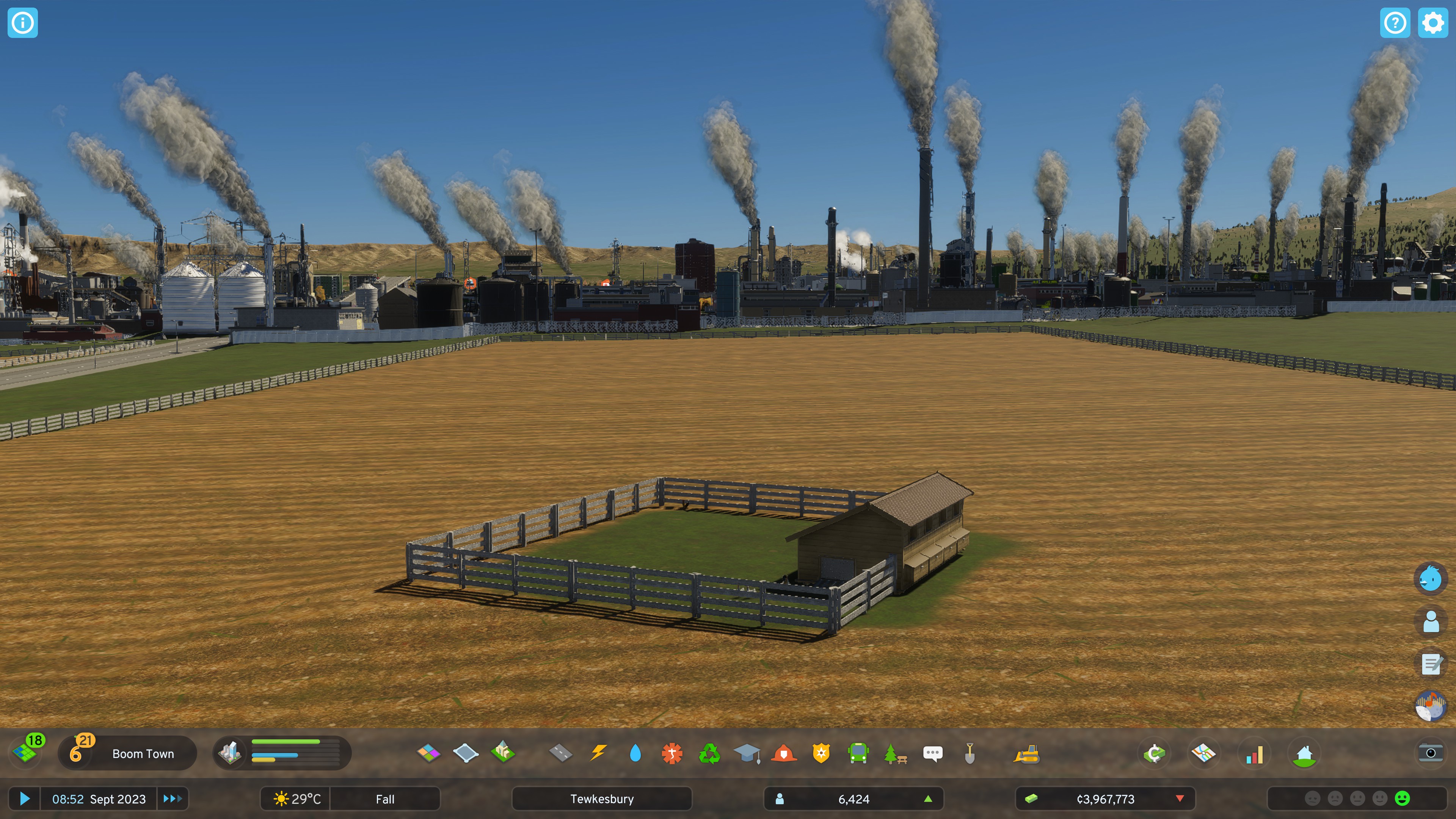Open the settings gear menu

click(x=1433, y=23)
